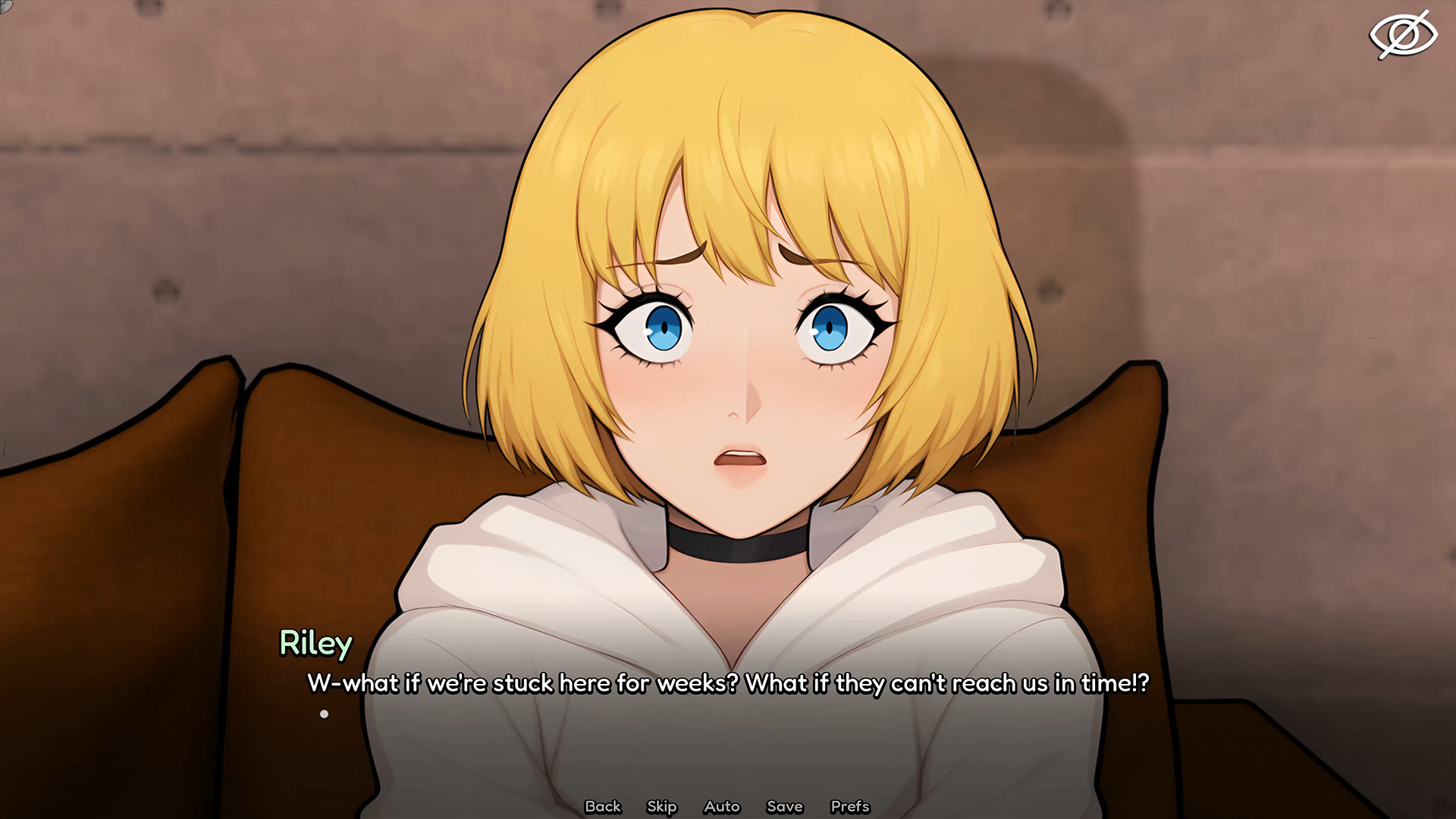Go Back to the previous line
This screenshot has width=1456, height=819.
(603, 806)
